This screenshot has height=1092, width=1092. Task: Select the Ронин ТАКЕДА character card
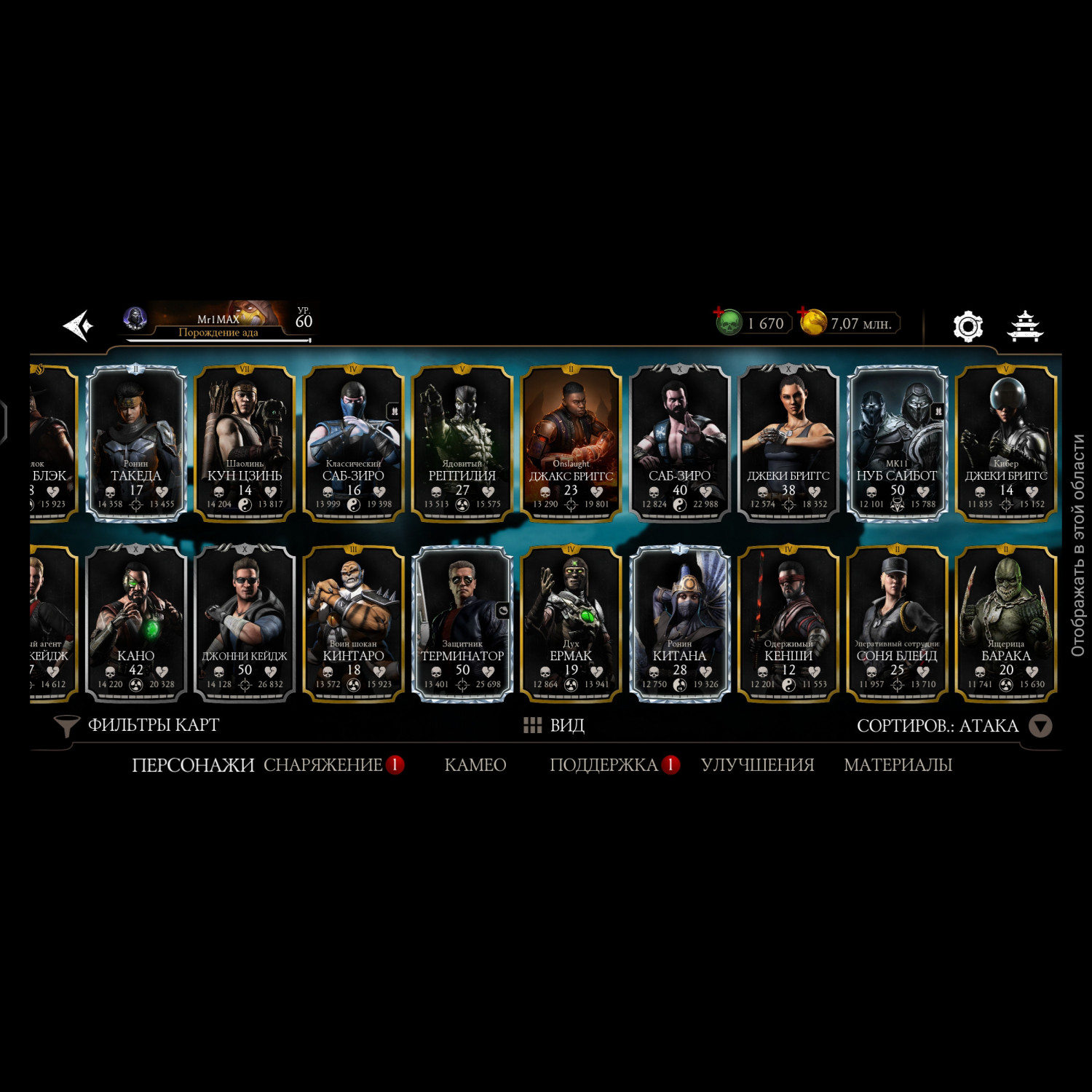[x=136, y=443]
